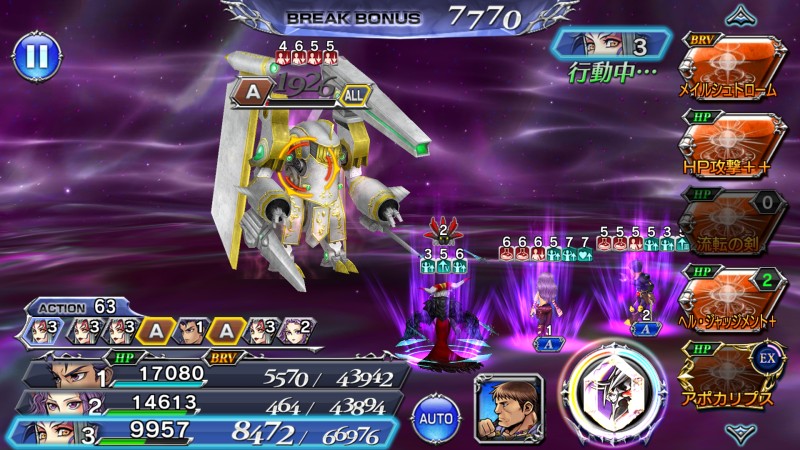This screenshot has height=450, width=800.
Task: Click the down arrow below the commands
Action: point(740,434)
